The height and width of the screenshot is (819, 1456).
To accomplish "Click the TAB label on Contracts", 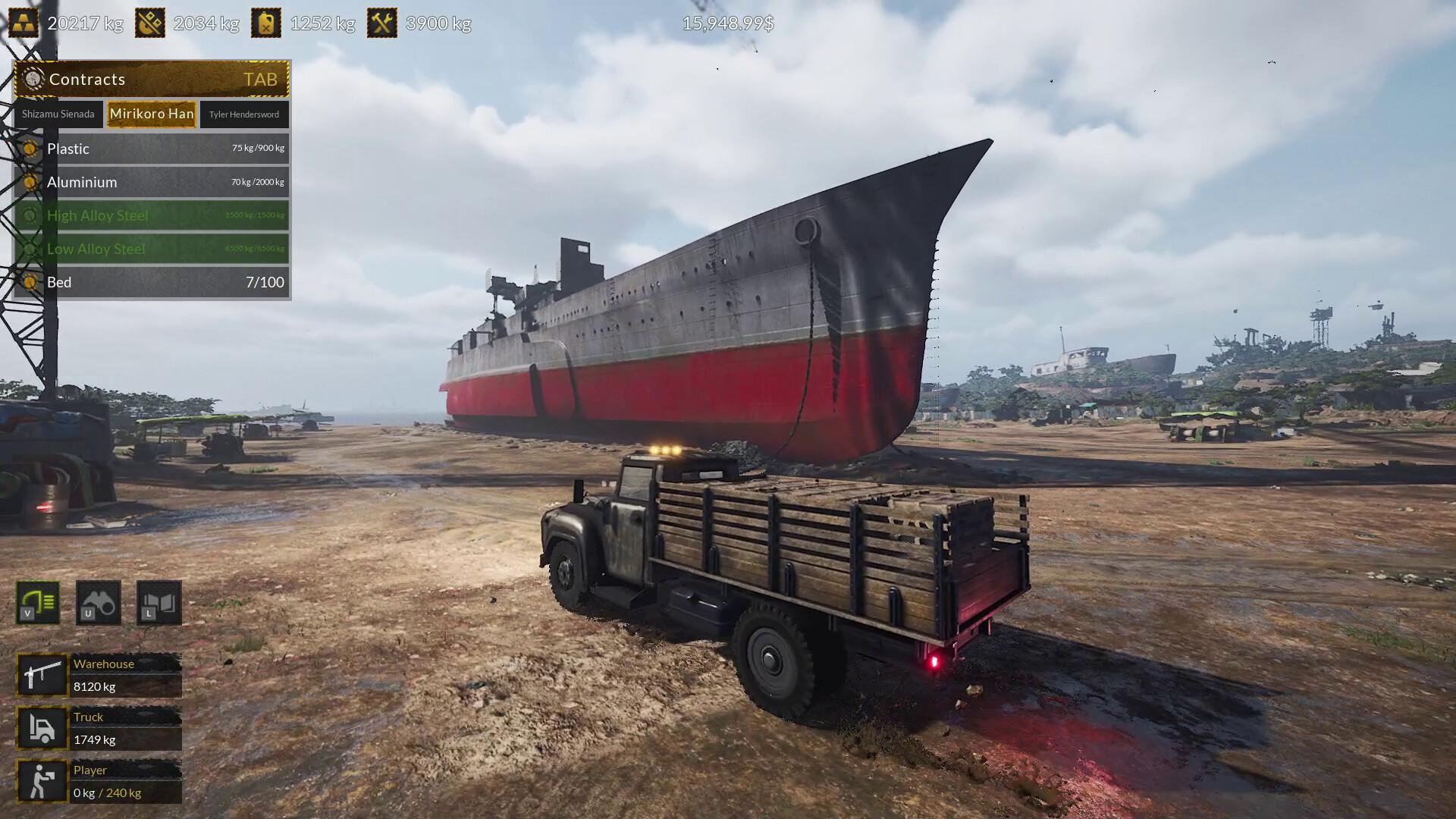I will [x=260, y=79].
